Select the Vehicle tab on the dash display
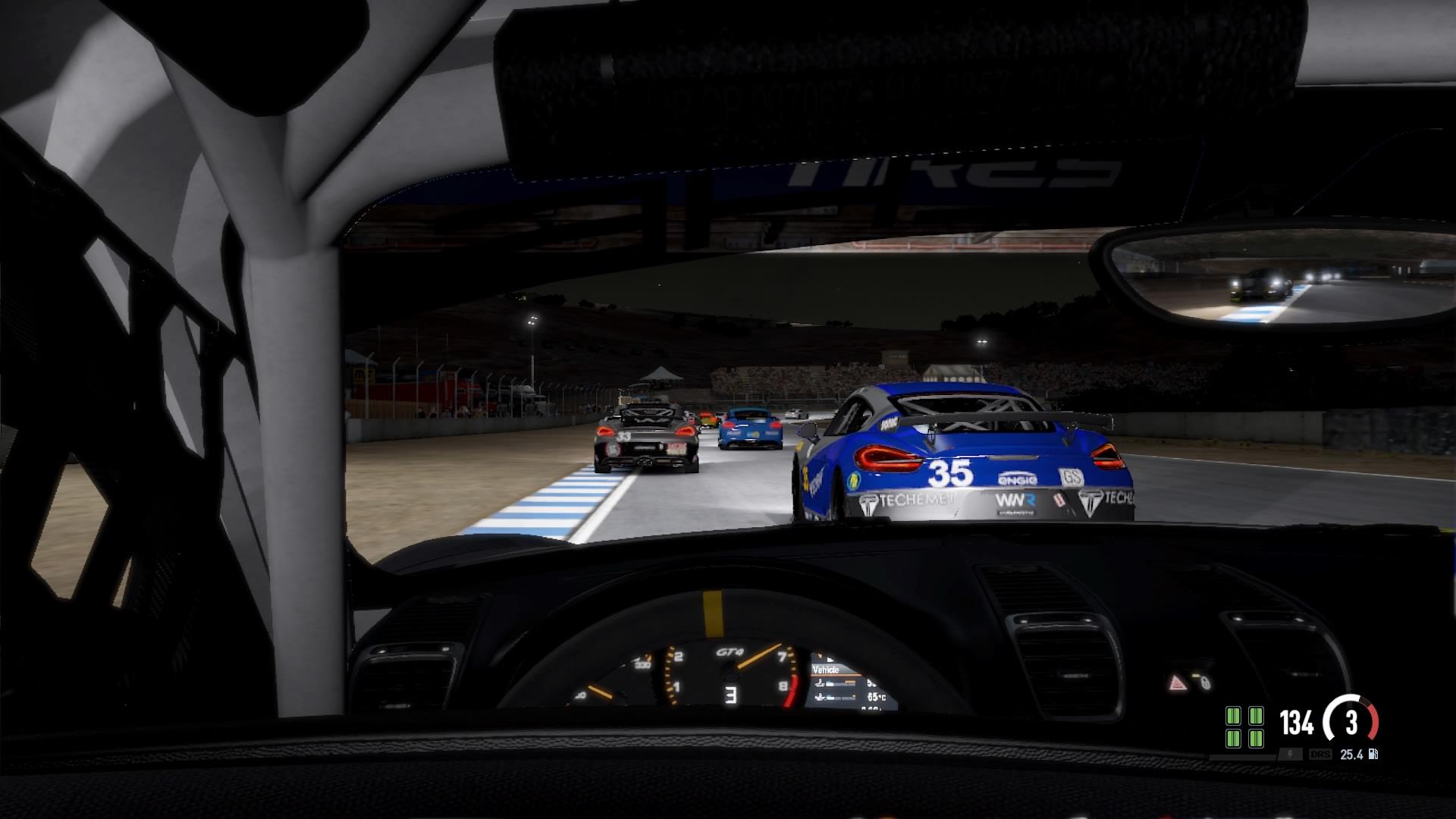 pyautogui.click(x=826, y=670)
